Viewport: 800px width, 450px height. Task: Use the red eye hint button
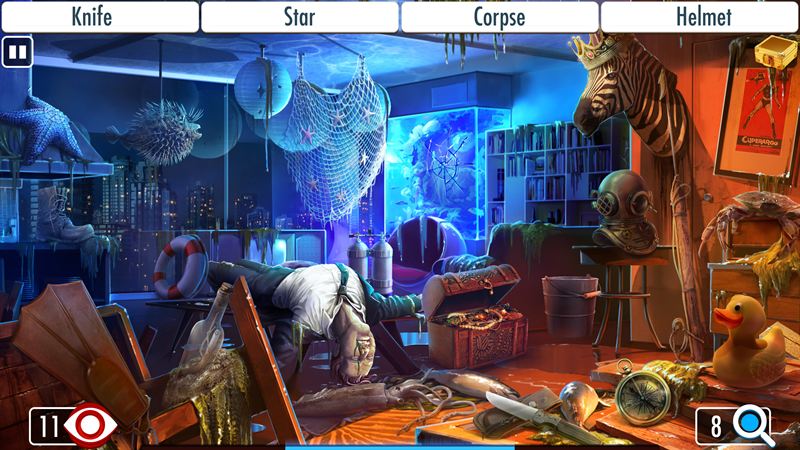(92, 427)
